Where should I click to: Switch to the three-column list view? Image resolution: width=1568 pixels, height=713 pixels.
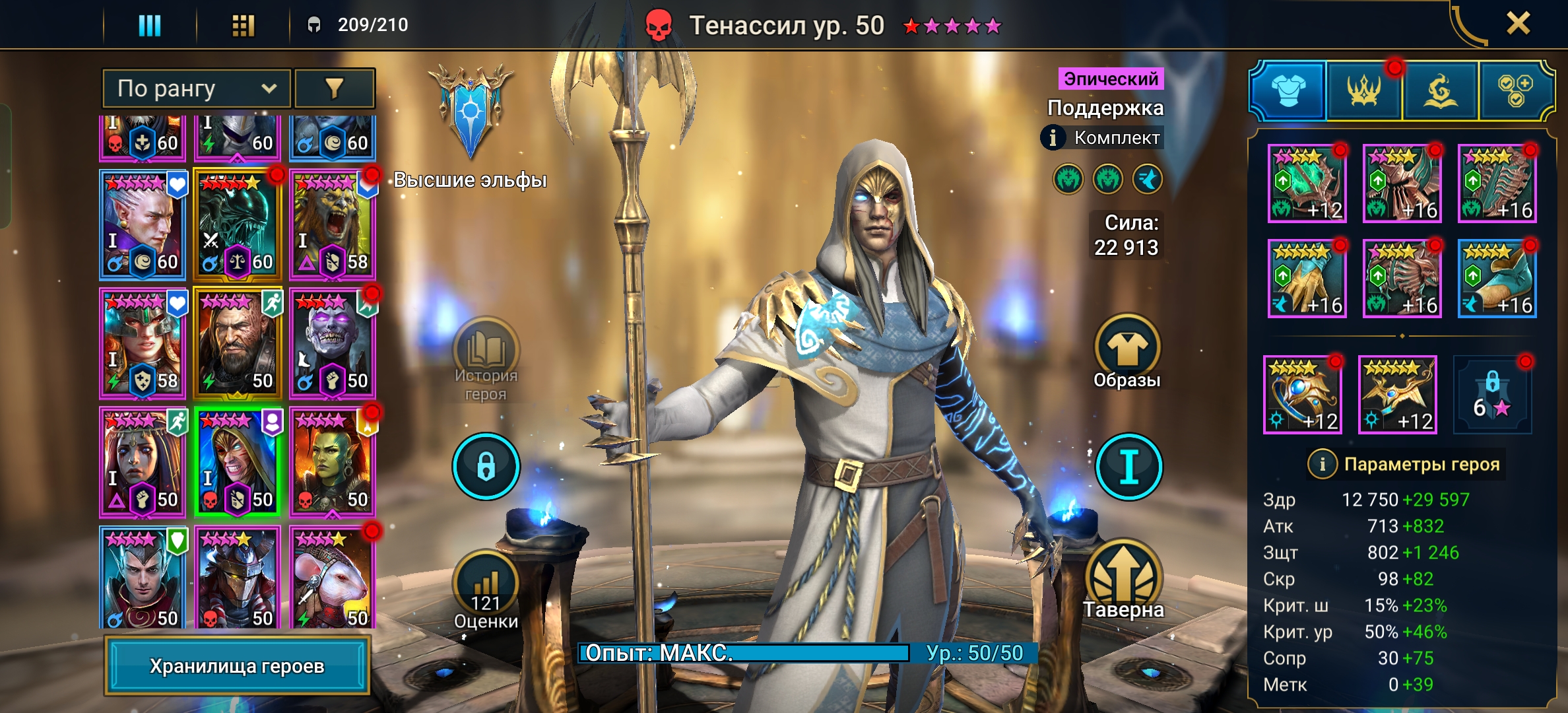pos(150,25)
